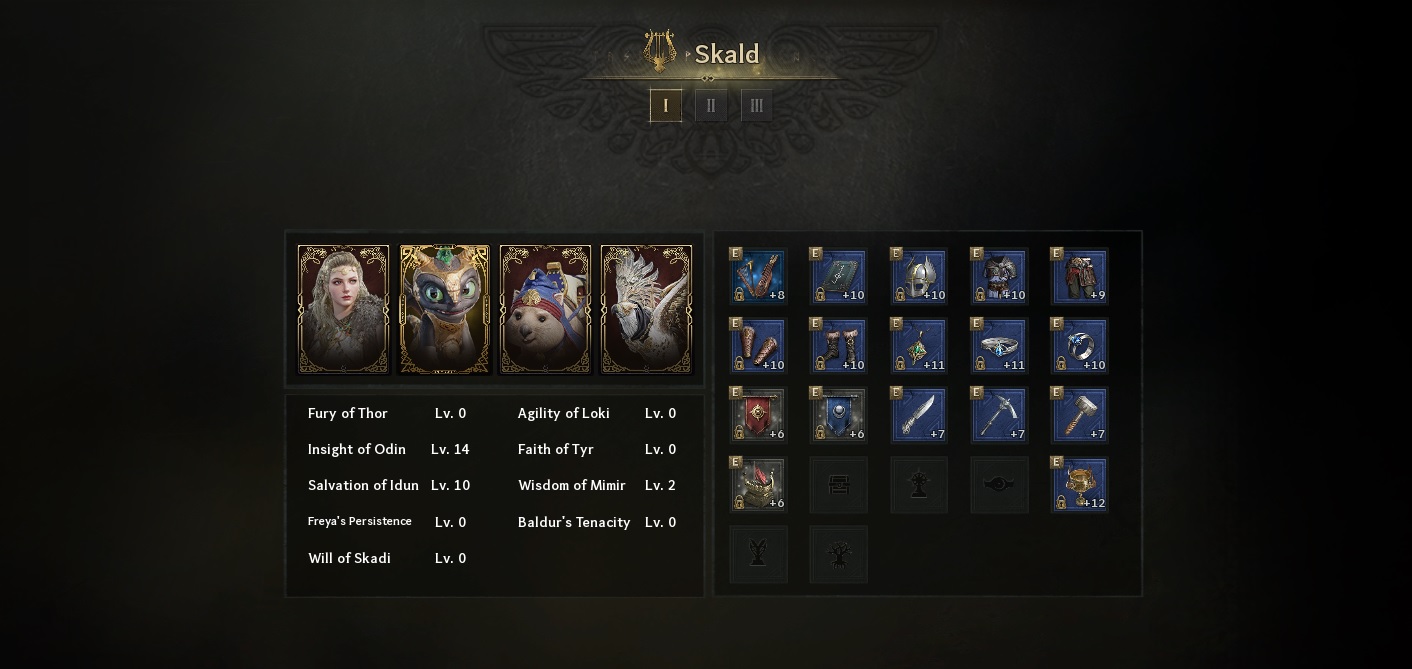1412x669 pixels.
Task: Choose the curved knife tool slot
Action: [x=918, y=415]
